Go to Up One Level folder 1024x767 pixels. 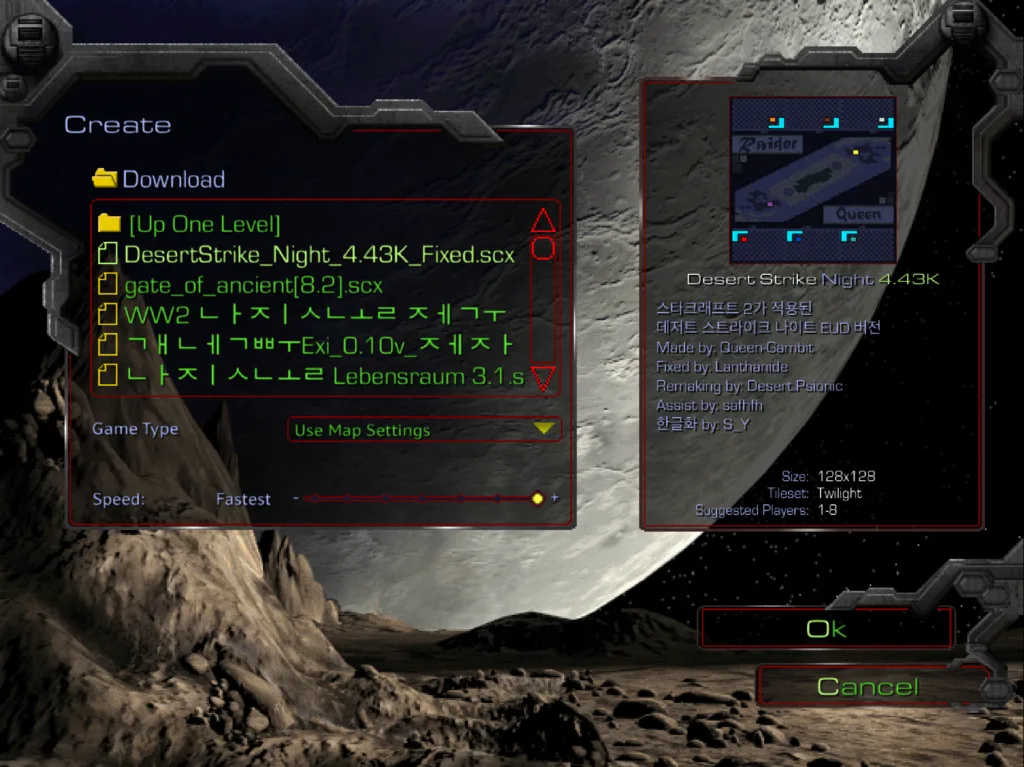click(x=204, y=223)
